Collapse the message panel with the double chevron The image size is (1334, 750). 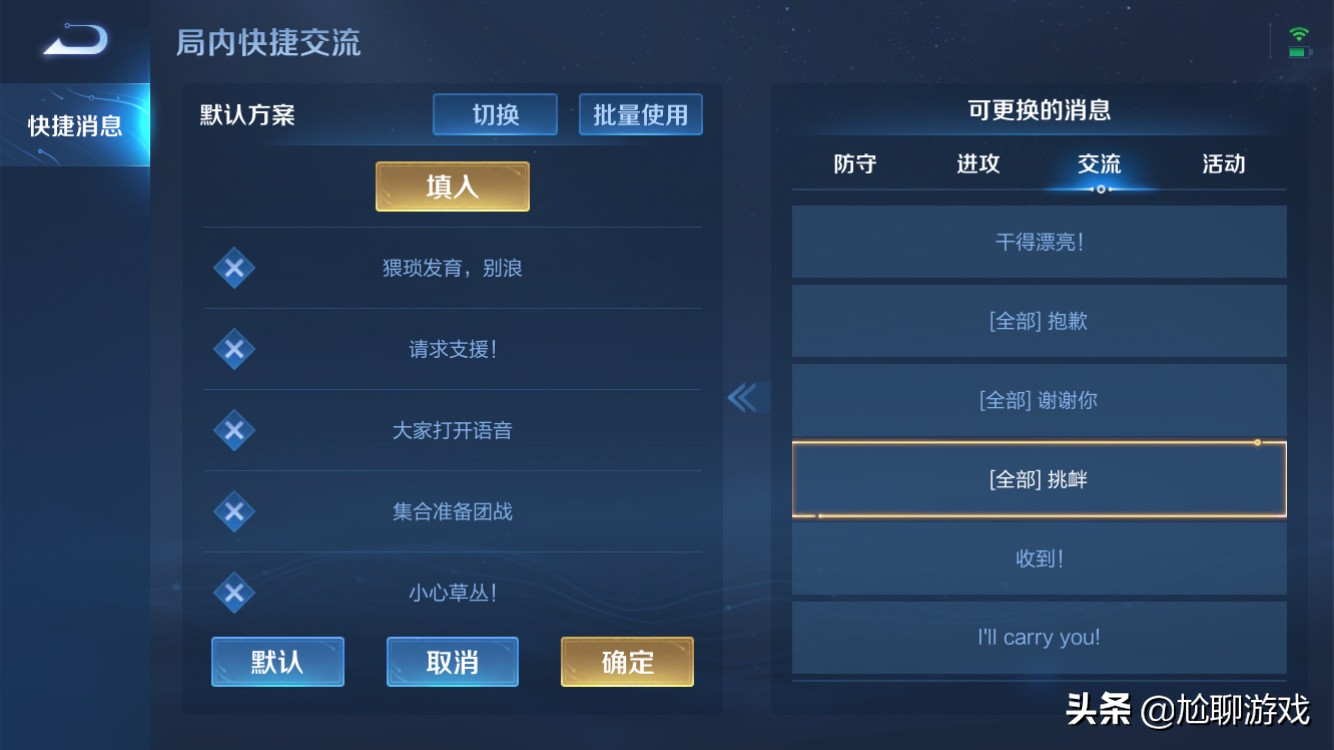[744, 397]
